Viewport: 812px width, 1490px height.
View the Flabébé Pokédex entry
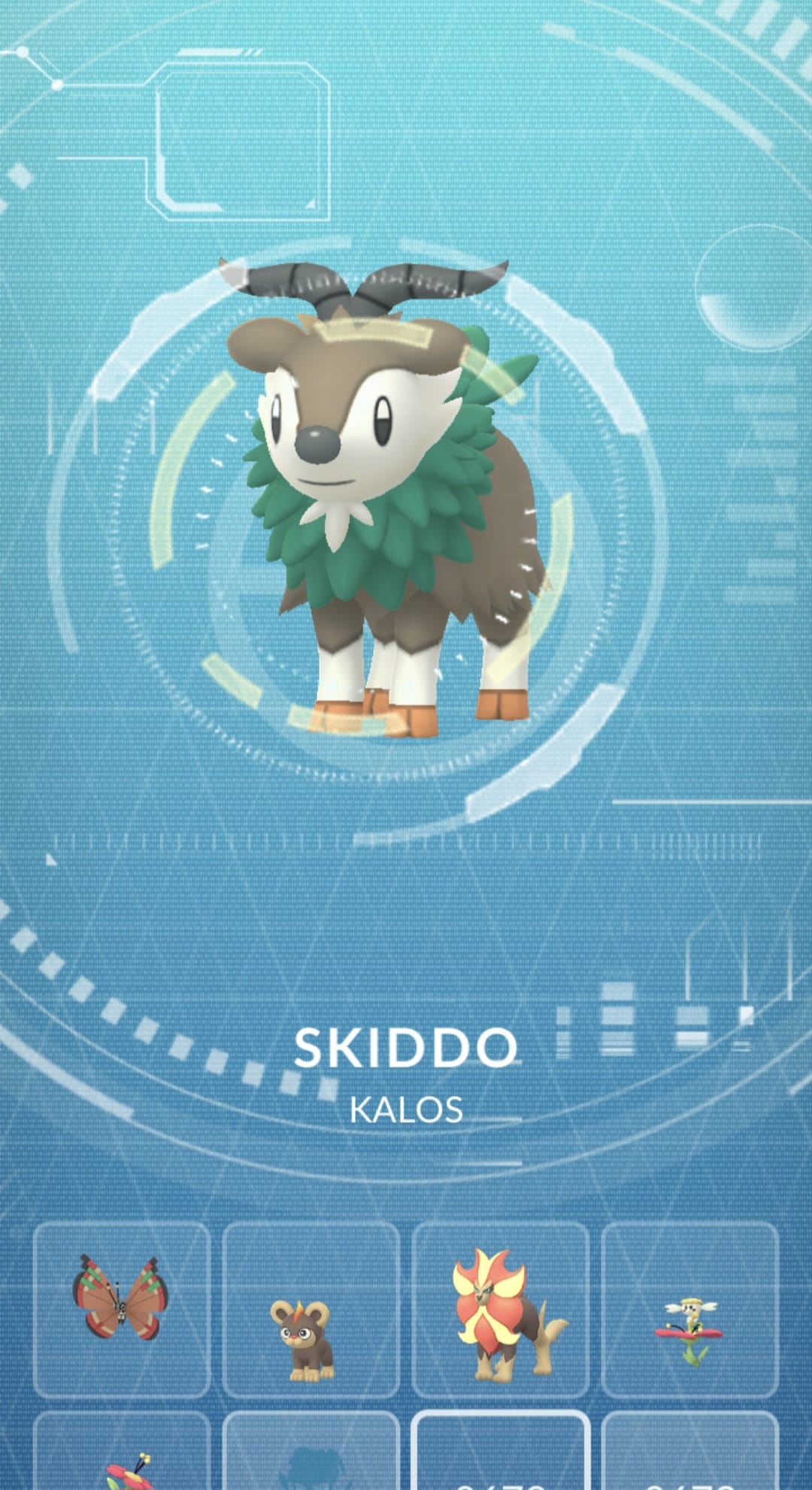pyautogui.click(x=689, y=1309)
